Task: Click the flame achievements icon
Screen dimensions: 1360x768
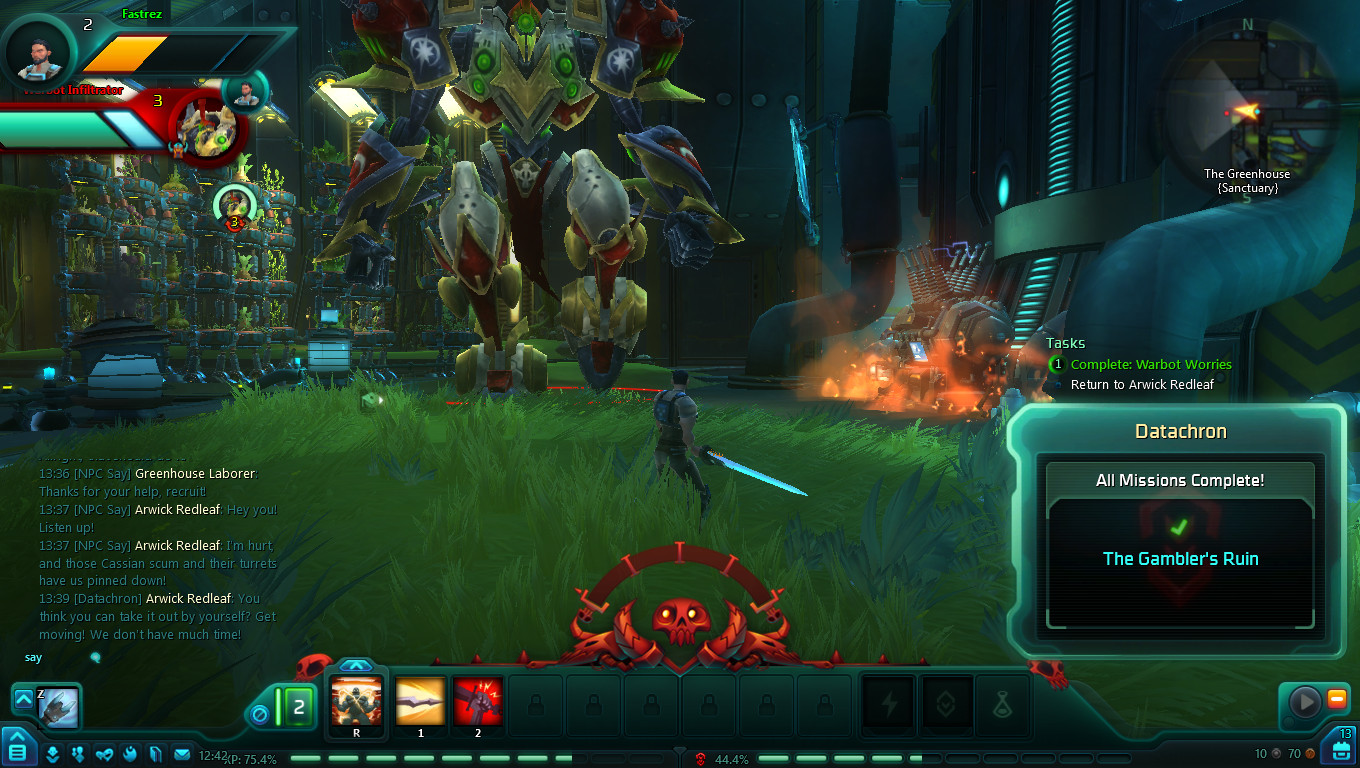Action: 130,753
